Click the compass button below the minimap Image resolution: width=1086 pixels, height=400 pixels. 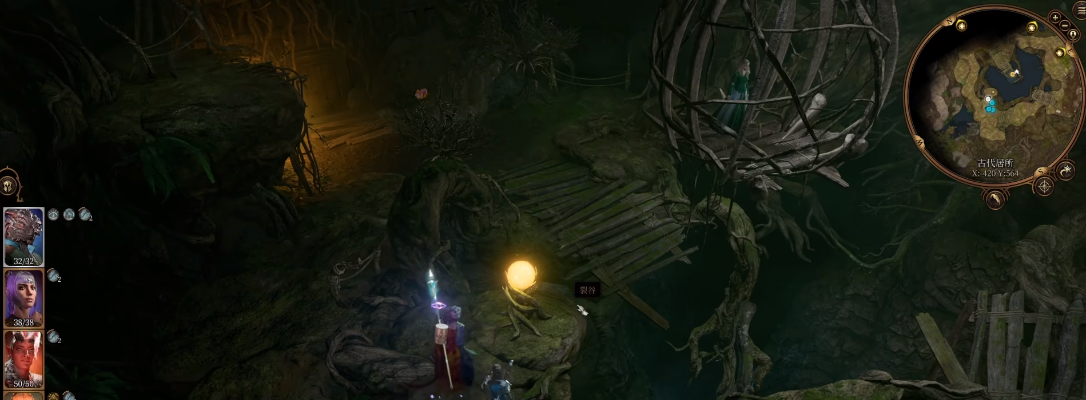pos(1044,186)
